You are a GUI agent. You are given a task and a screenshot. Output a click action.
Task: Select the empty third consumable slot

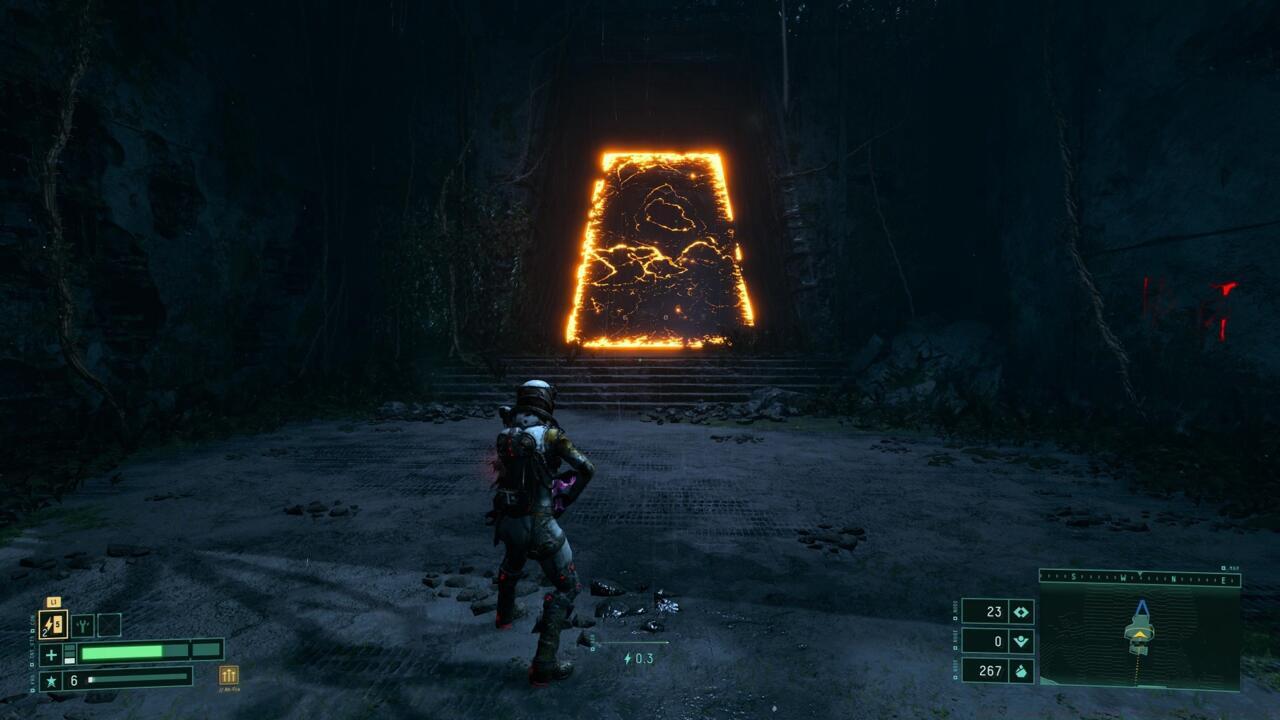110,625
